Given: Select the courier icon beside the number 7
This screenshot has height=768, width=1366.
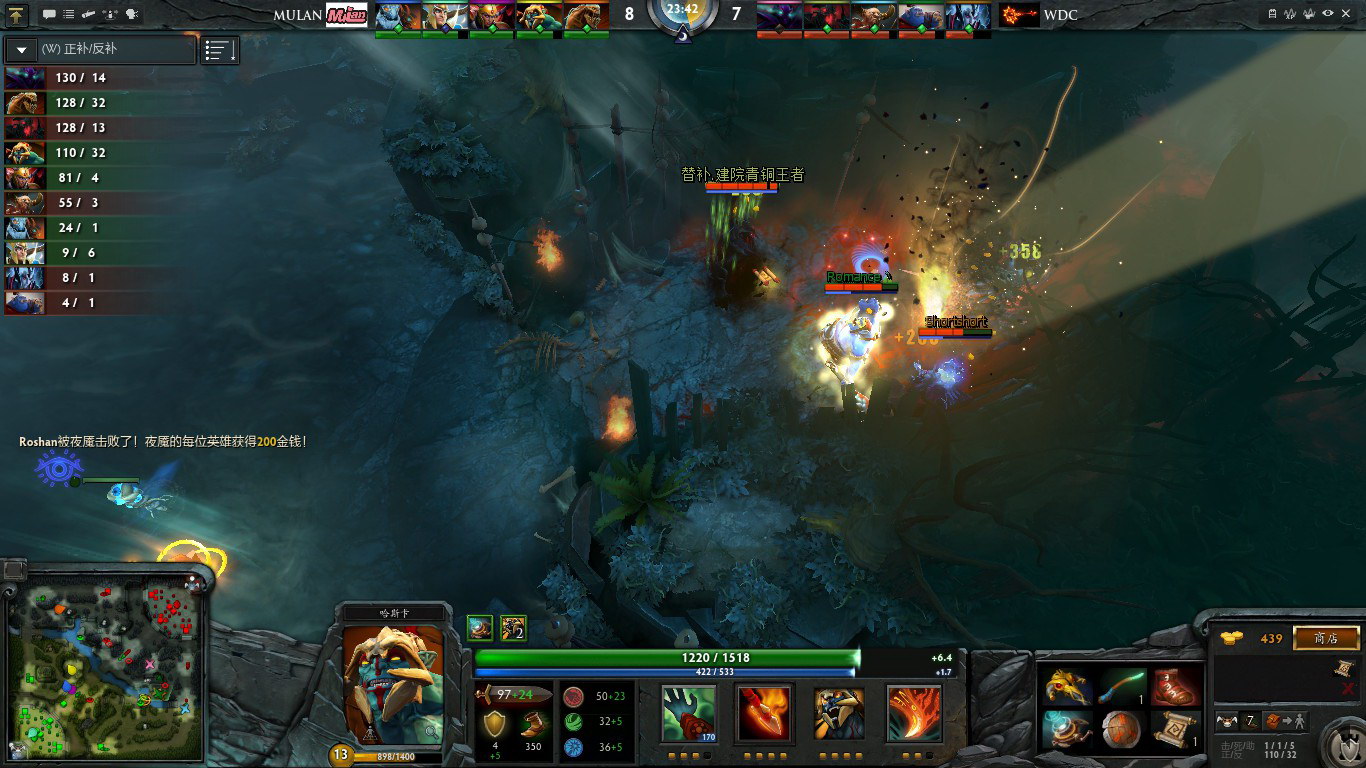Looking at the screenshot, I should [x=1227, y=721].
